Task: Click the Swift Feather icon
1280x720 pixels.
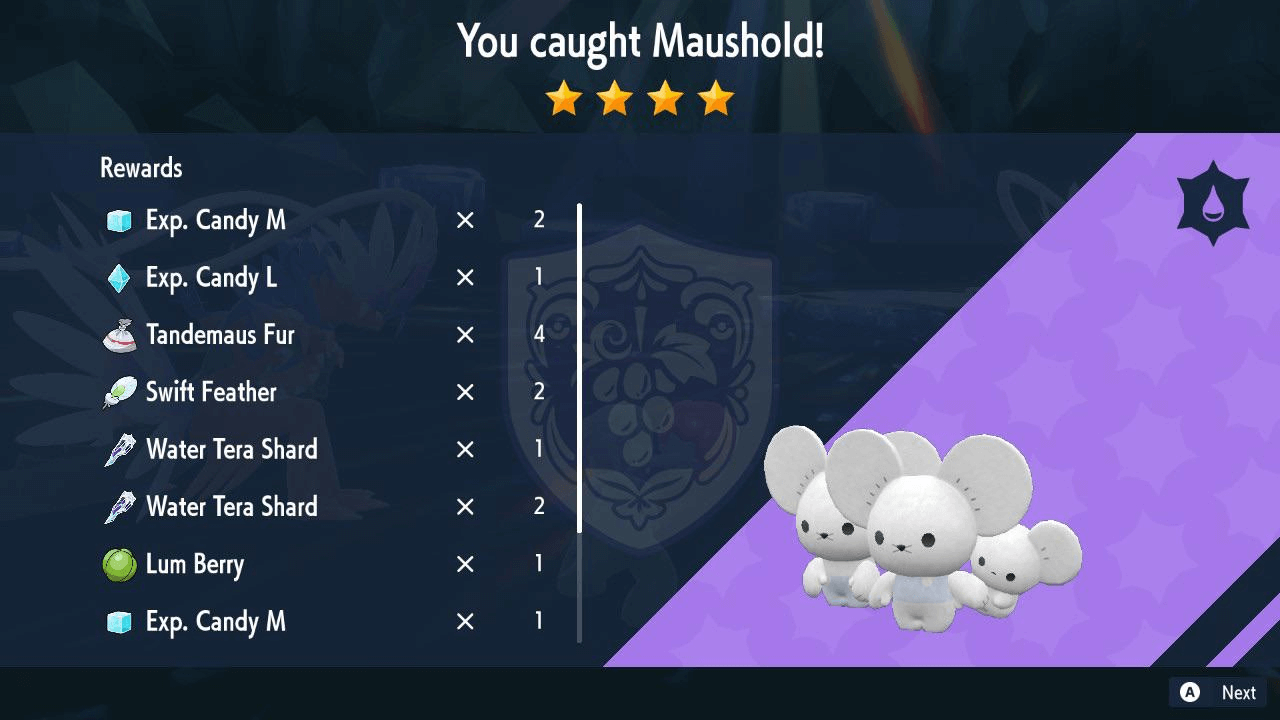Action: coord(119,391)
